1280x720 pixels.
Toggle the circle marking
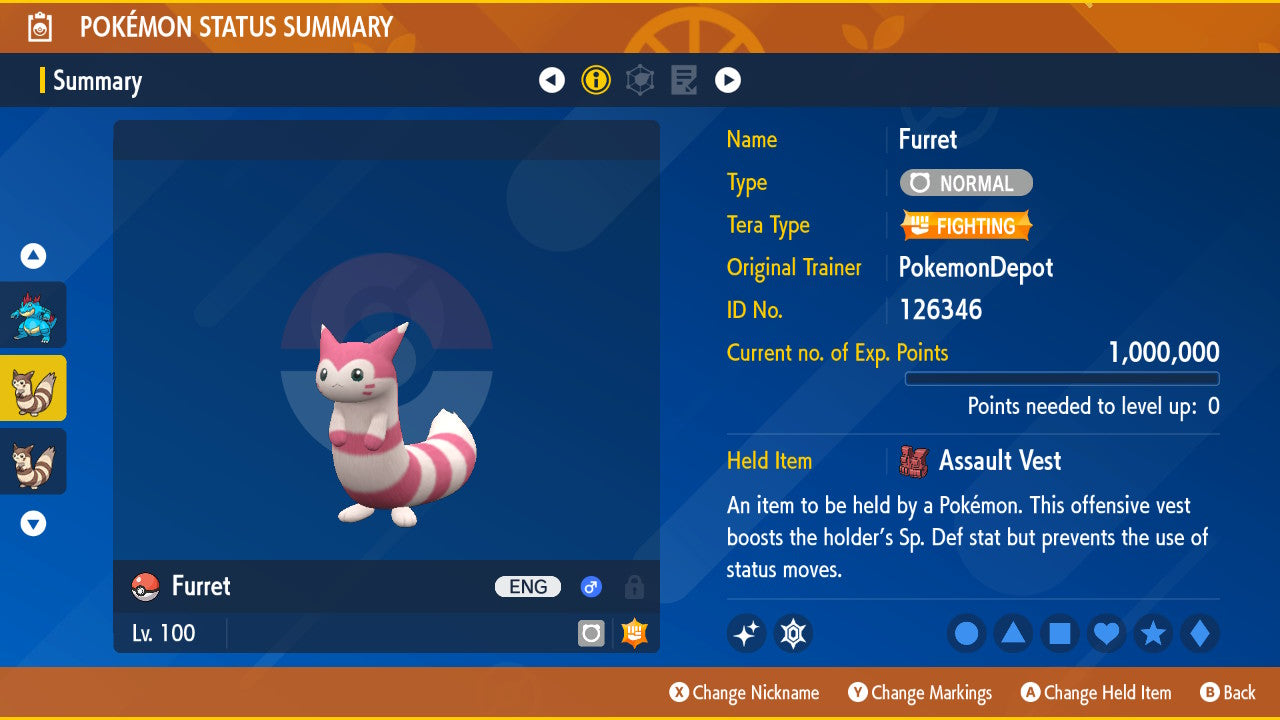pos(966,634)
